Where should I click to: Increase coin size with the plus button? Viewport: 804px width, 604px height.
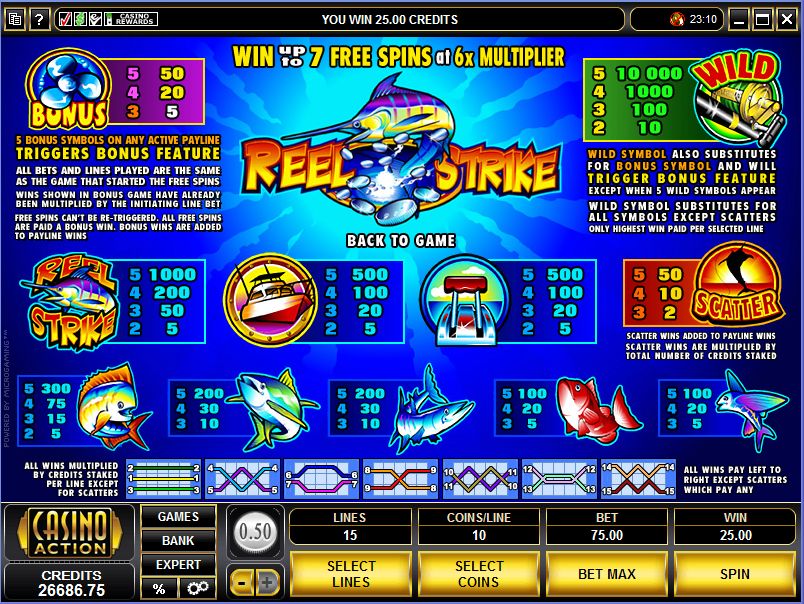(268, 580)
